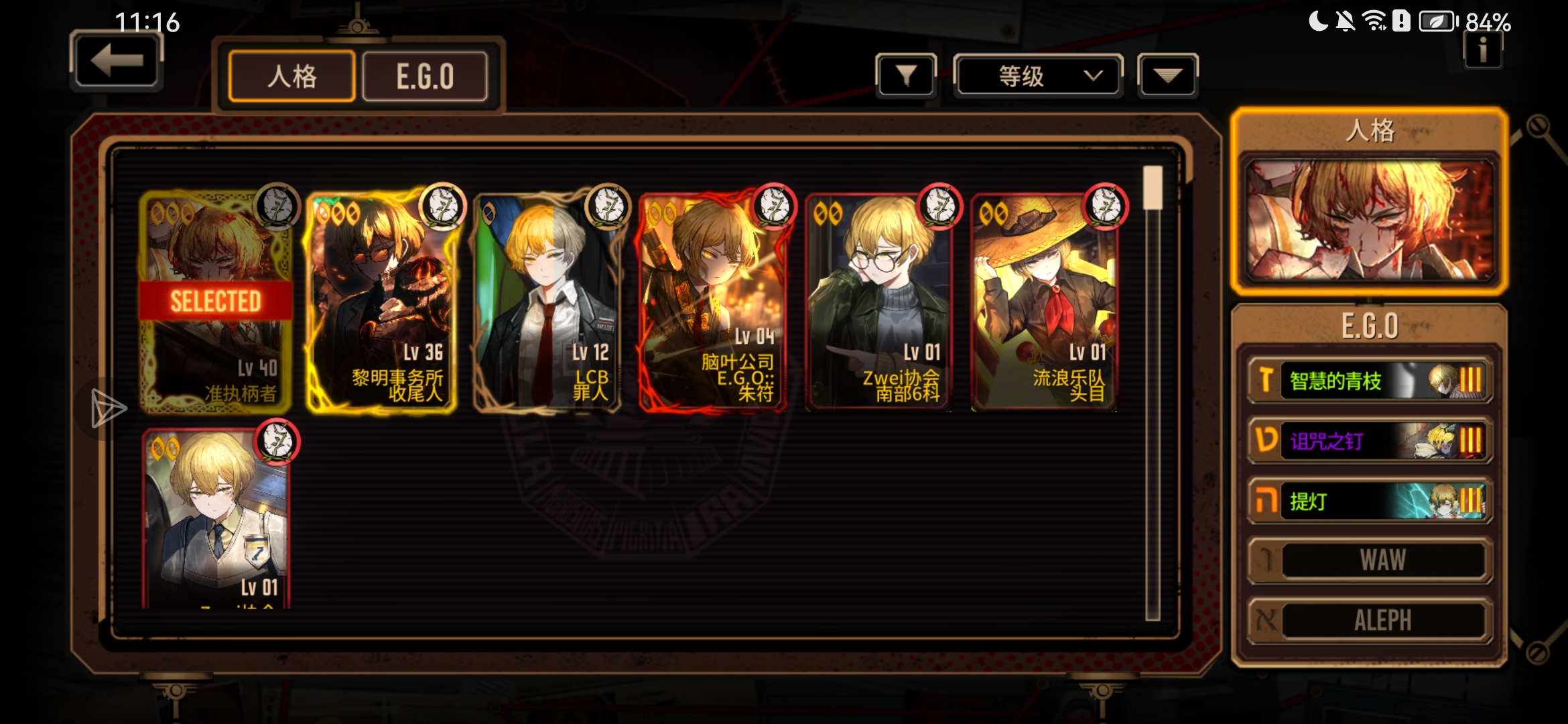The width and height of the screenshot is (1568, 724).
Task: Select the 智慧的青枝 E.G.O slot
Action: [1369, 381]
